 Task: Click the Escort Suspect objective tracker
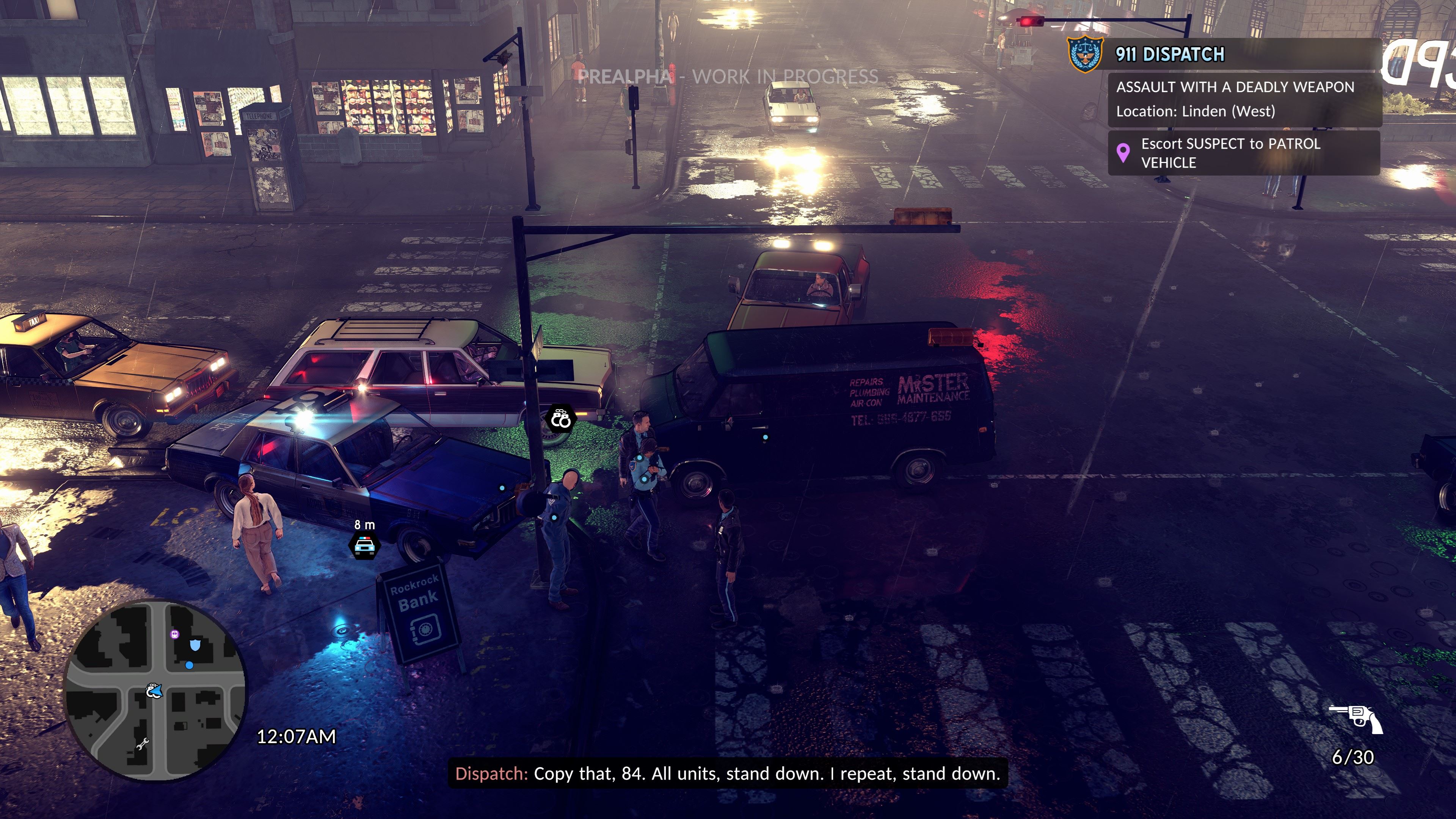(x=1244, y=153)
